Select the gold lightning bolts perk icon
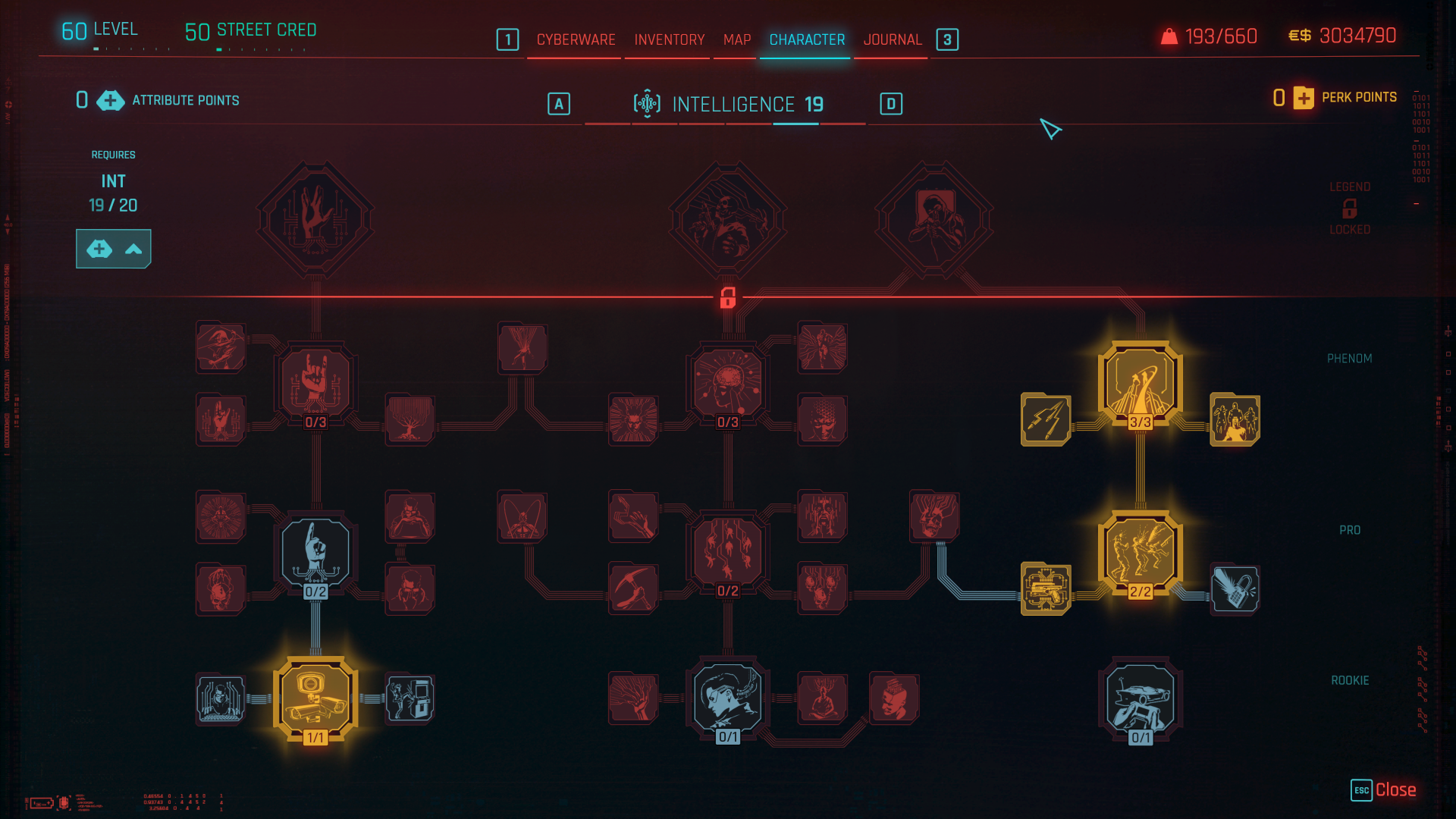Image resolution: width=1456 pixels, height=819 pixels. coord(1046,419)
